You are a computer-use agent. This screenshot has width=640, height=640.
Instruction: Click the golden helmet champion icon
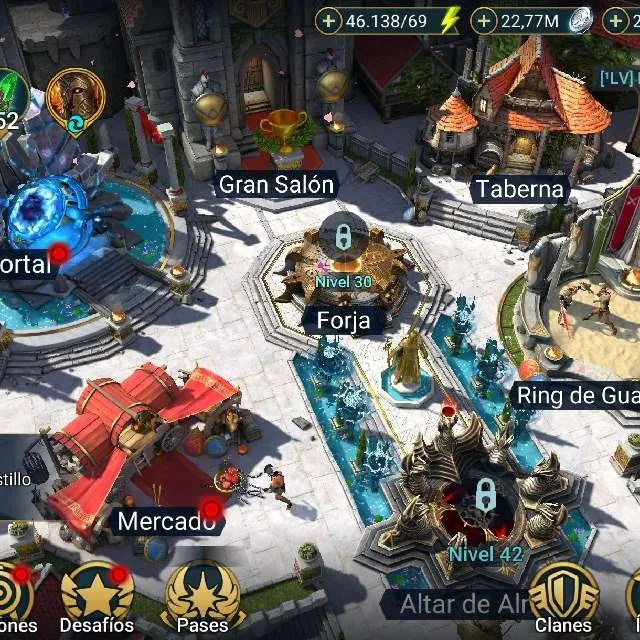coord(75,98)
